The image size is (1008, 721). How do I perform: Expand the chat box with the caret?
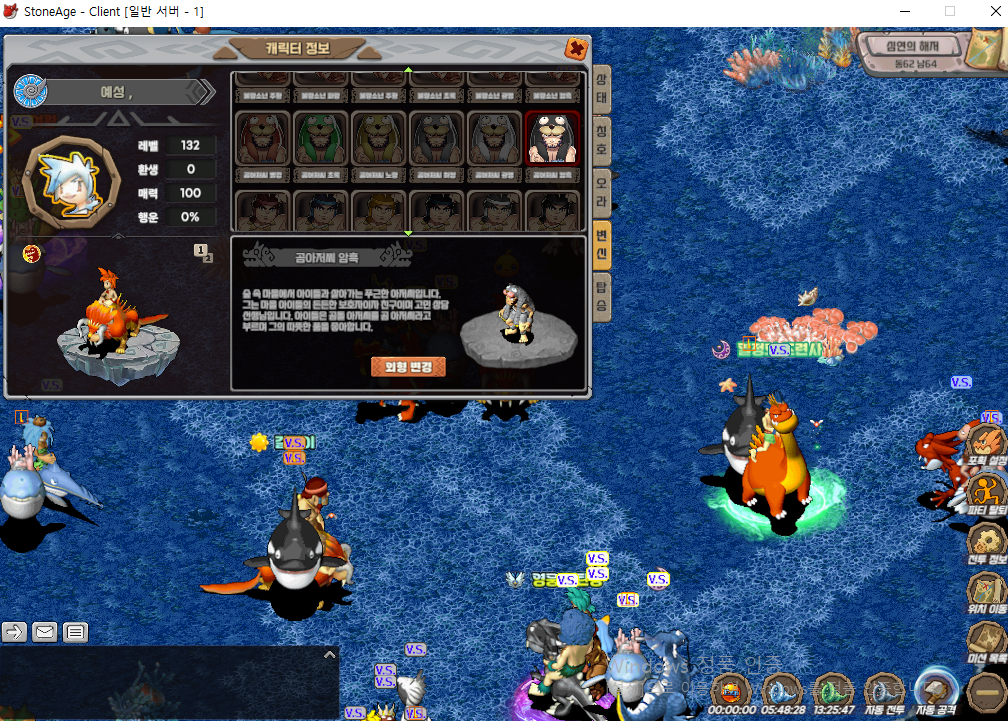(329, 655)
